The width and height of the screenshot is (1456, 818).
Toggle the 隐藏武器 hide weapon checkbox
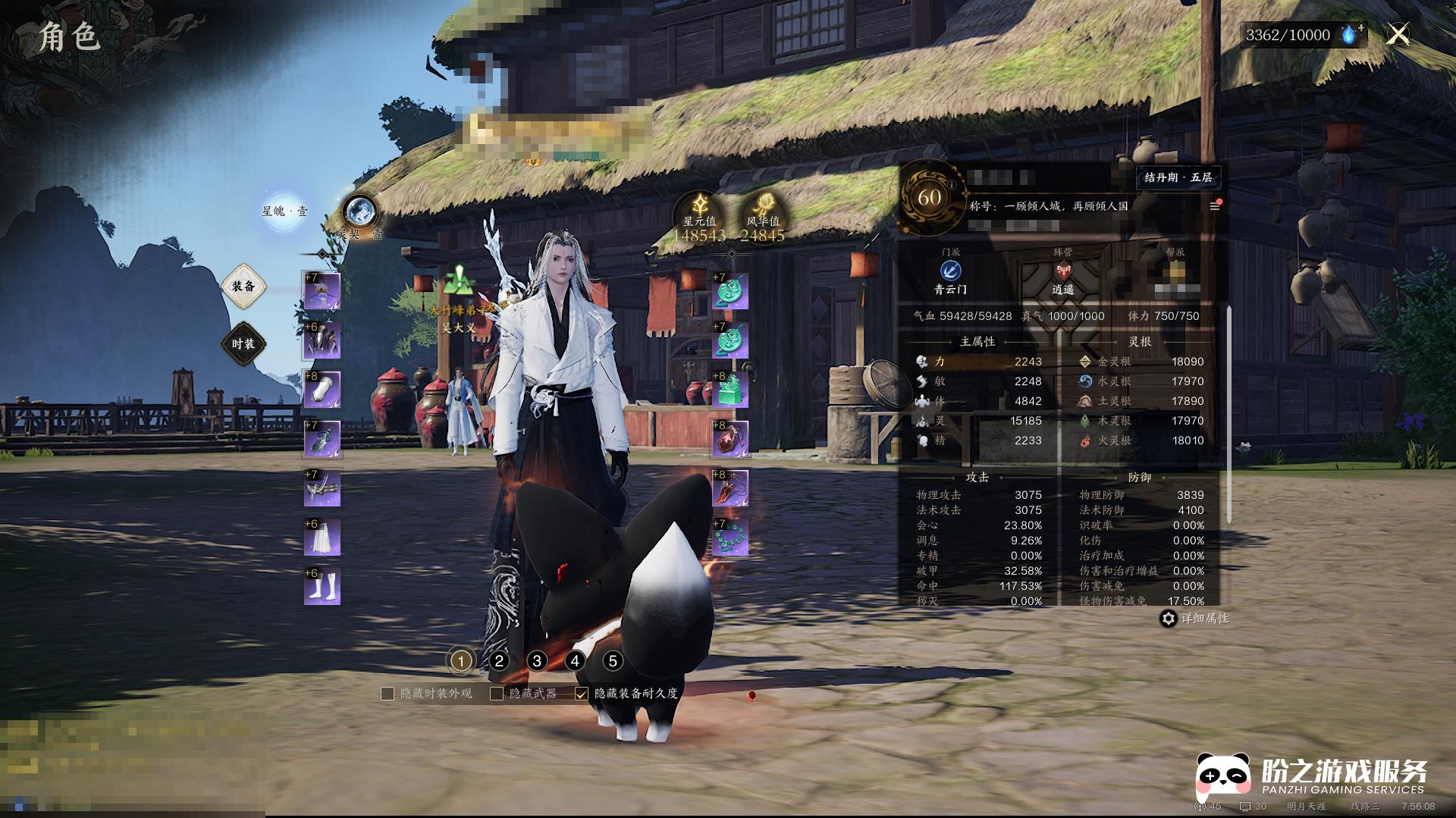click(497, 694)
